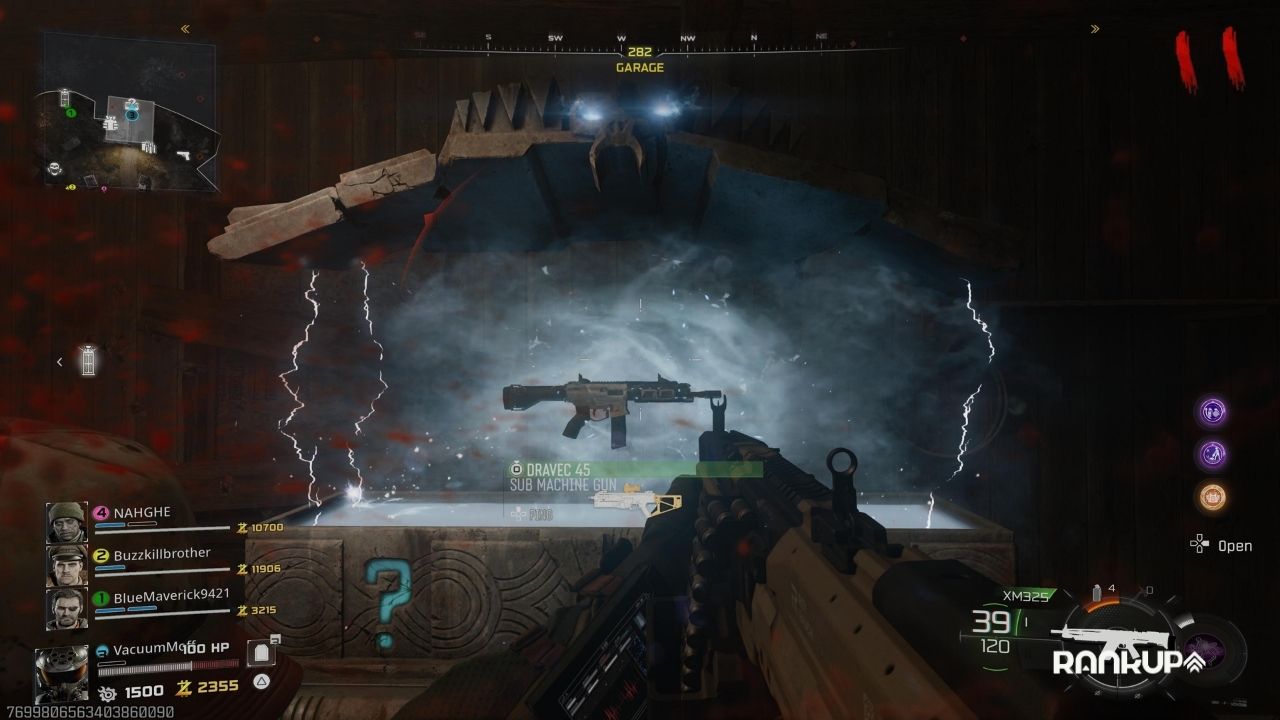Image resolution: width=1280 pixels, height=720 pixels.
Task: Click the canister item icon on left edge
Action: 88,361
